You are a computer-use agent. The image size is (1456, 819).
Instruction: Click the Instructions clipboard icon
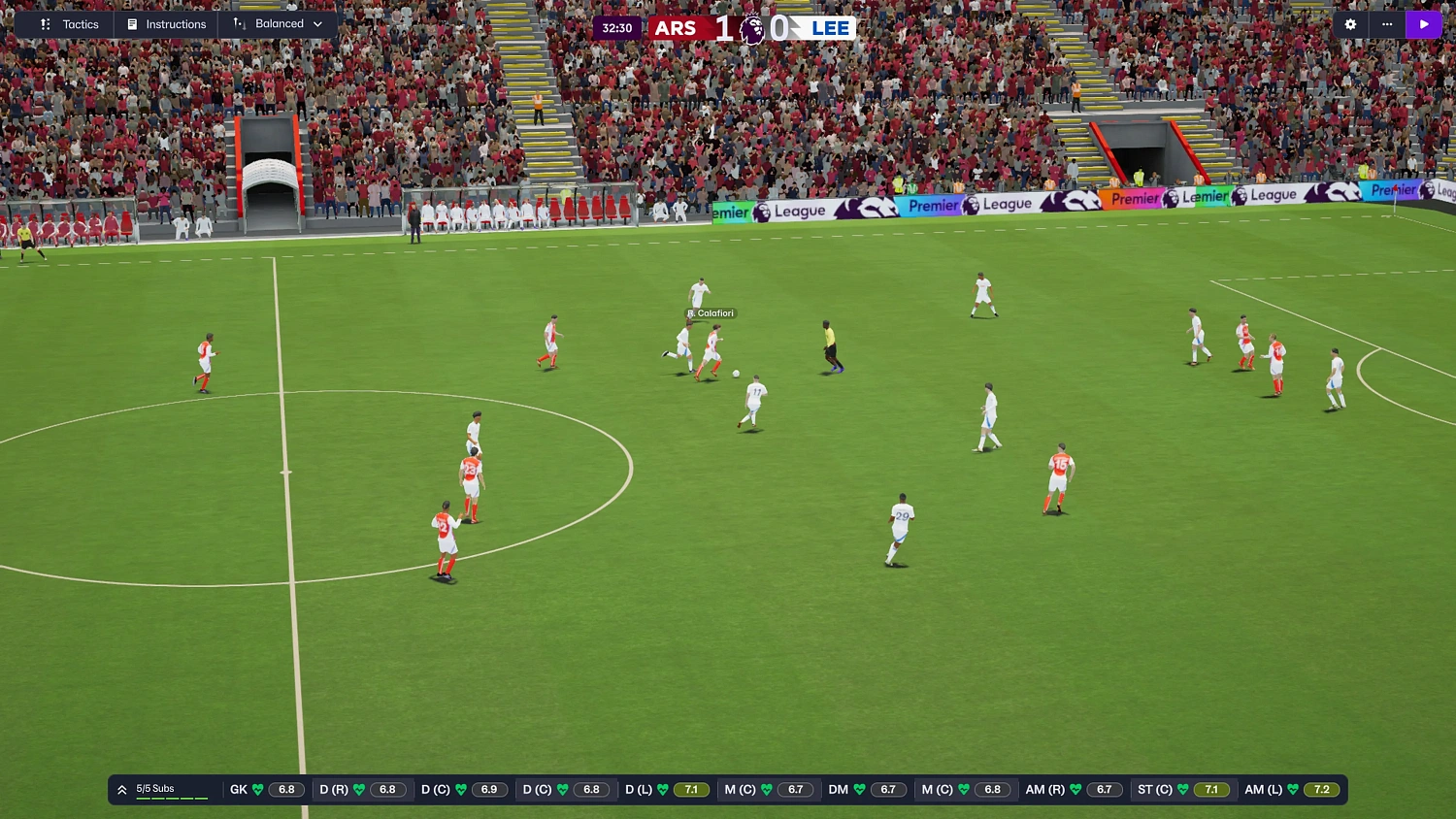(130, 24)
